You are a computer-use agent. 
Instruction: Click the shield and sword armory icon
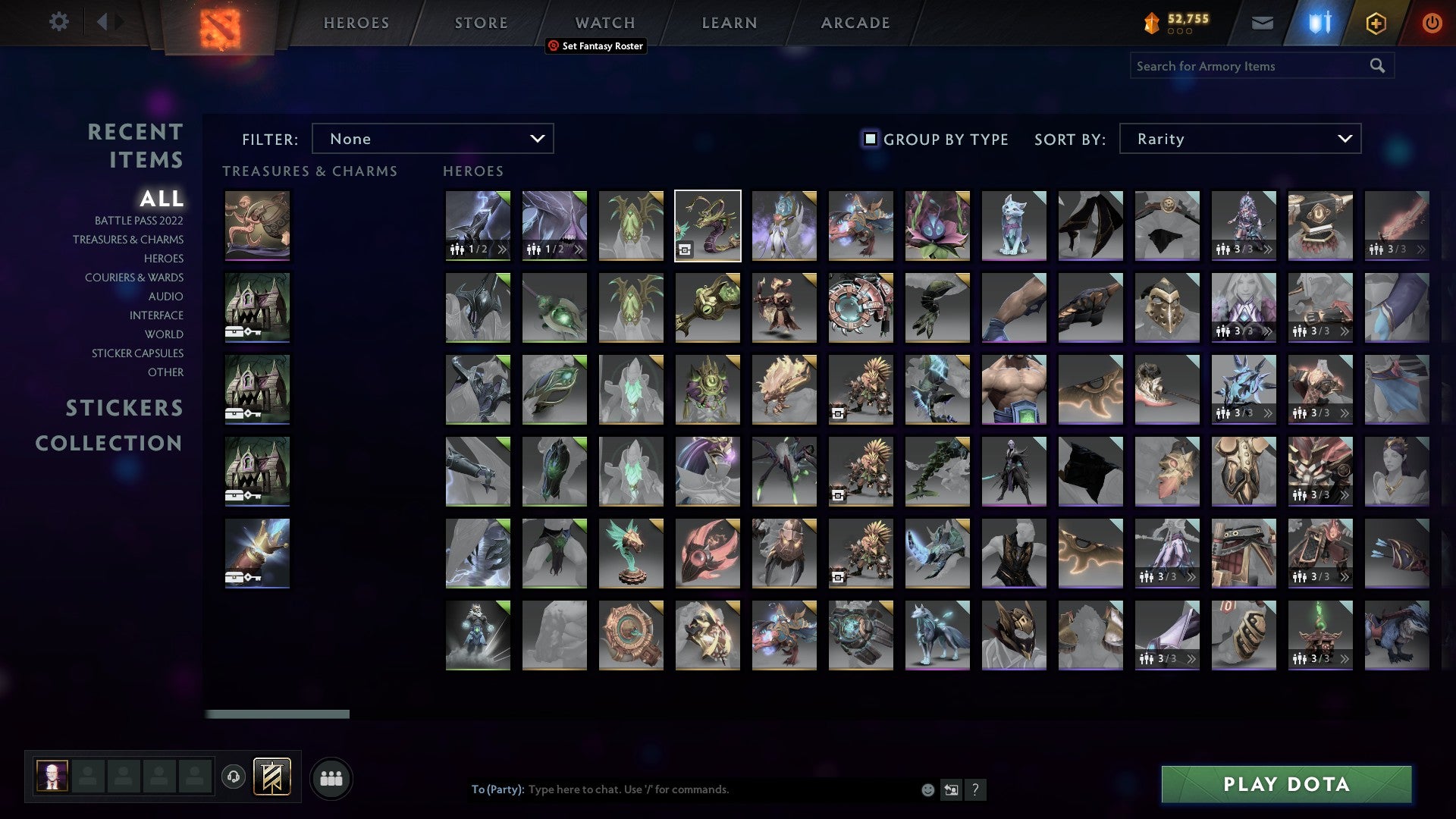point(1319,23)
